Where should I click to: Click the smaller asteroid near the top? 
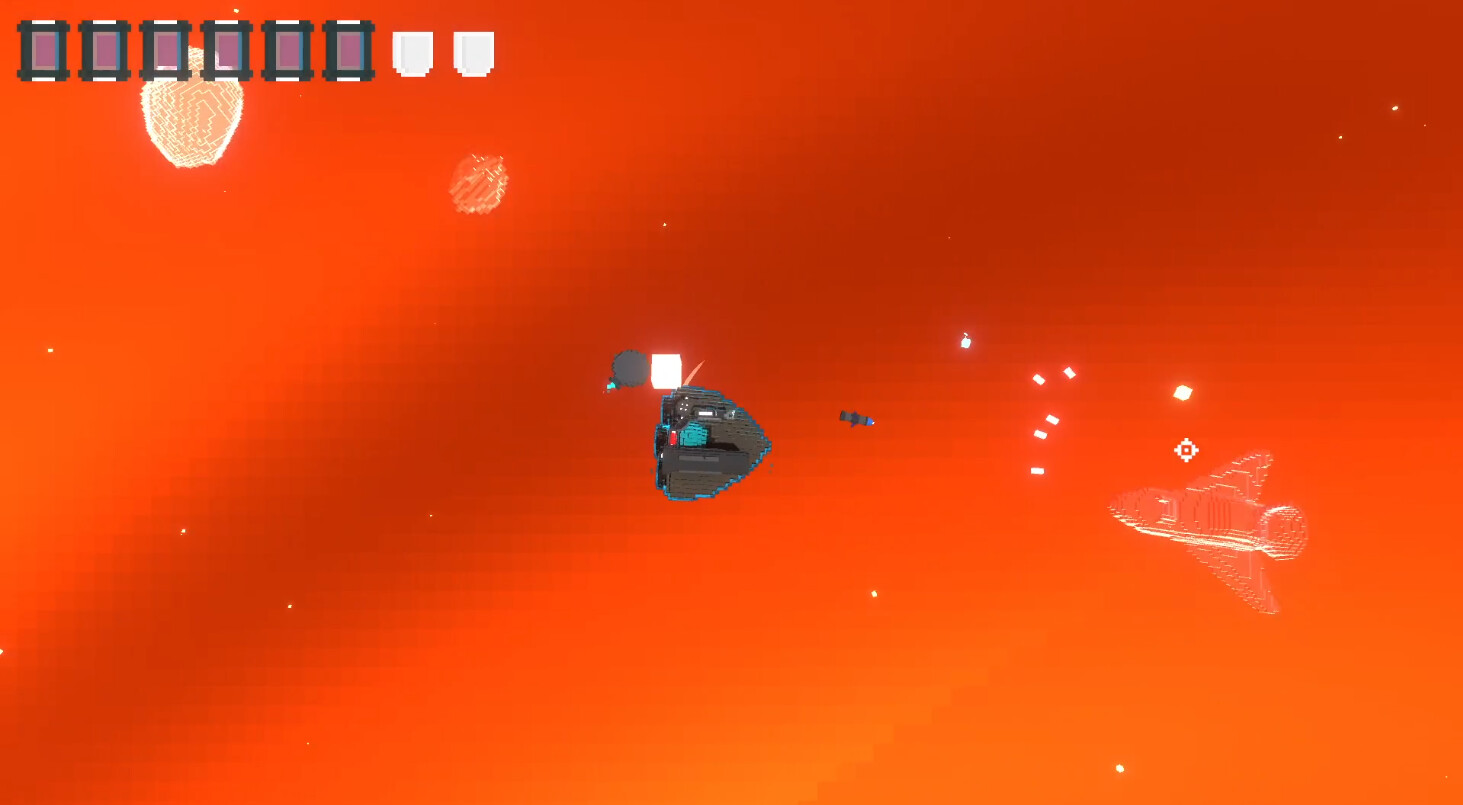coord(478,182)
